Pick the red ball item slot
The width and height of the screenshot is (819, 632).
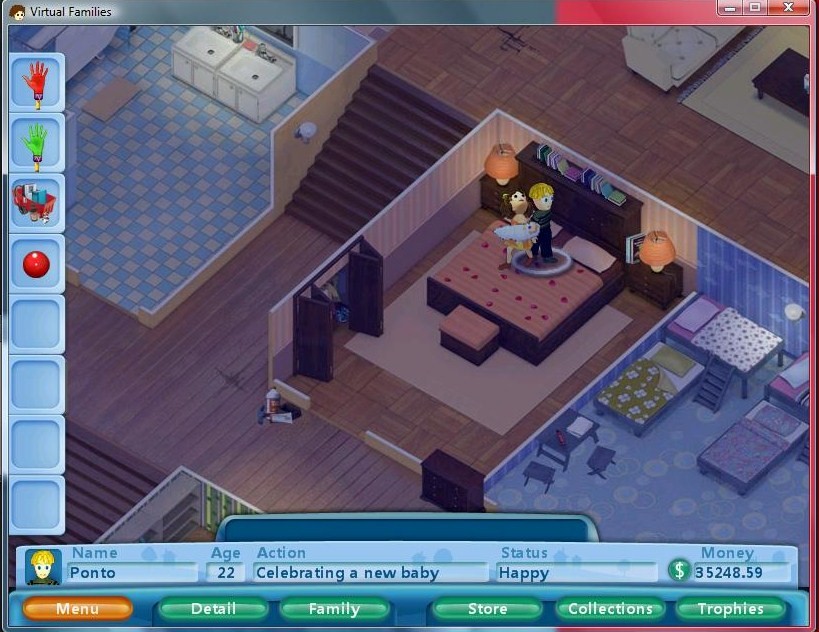pyautogui.click(x=37, y=264)
